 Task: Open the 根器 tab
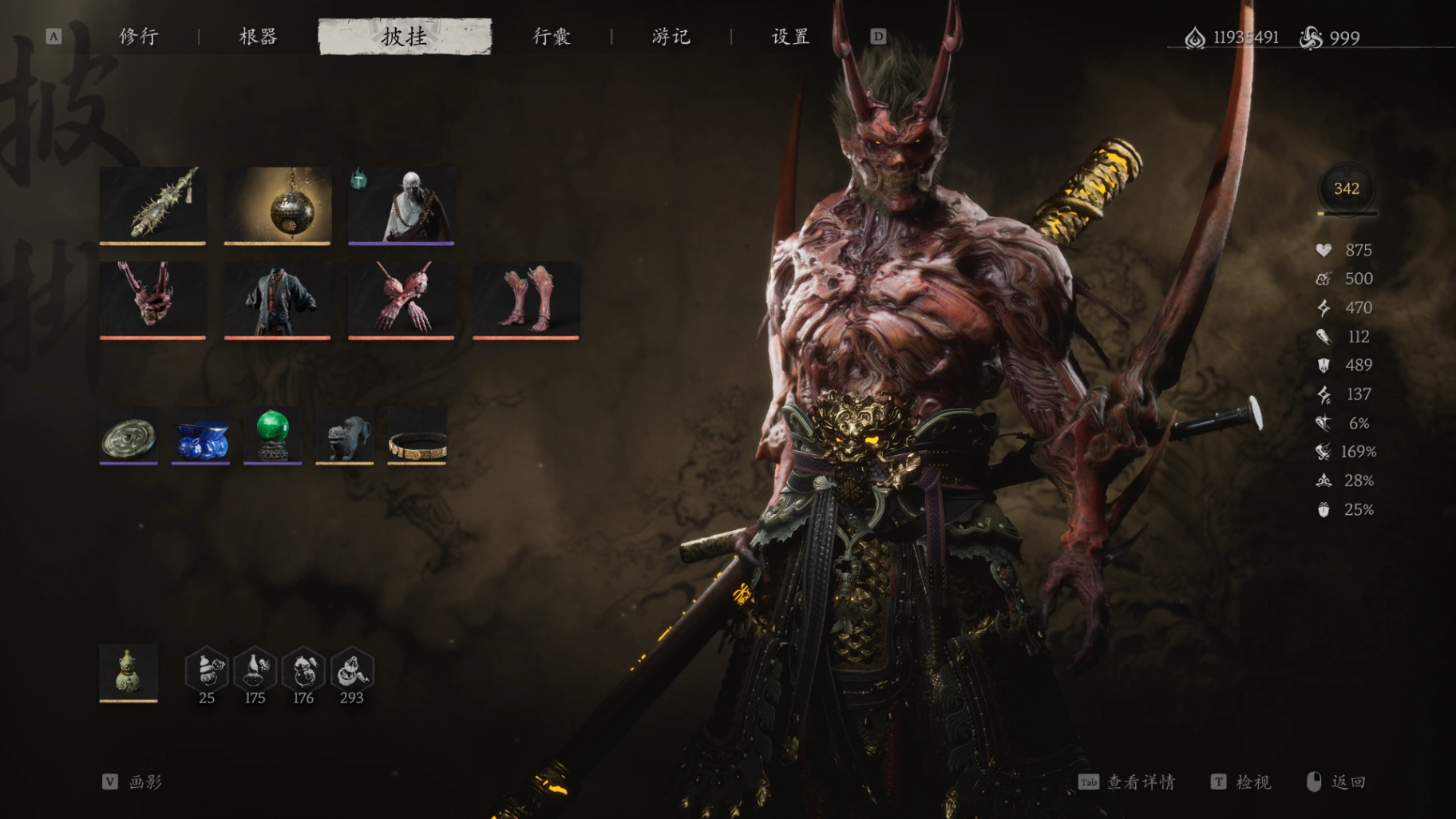tap(258, 37)
